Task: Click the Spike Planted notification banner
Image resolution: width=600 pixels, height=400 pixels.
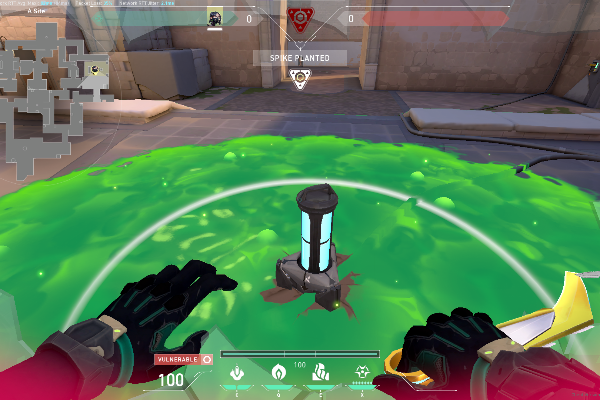Action: click(299, 58)
